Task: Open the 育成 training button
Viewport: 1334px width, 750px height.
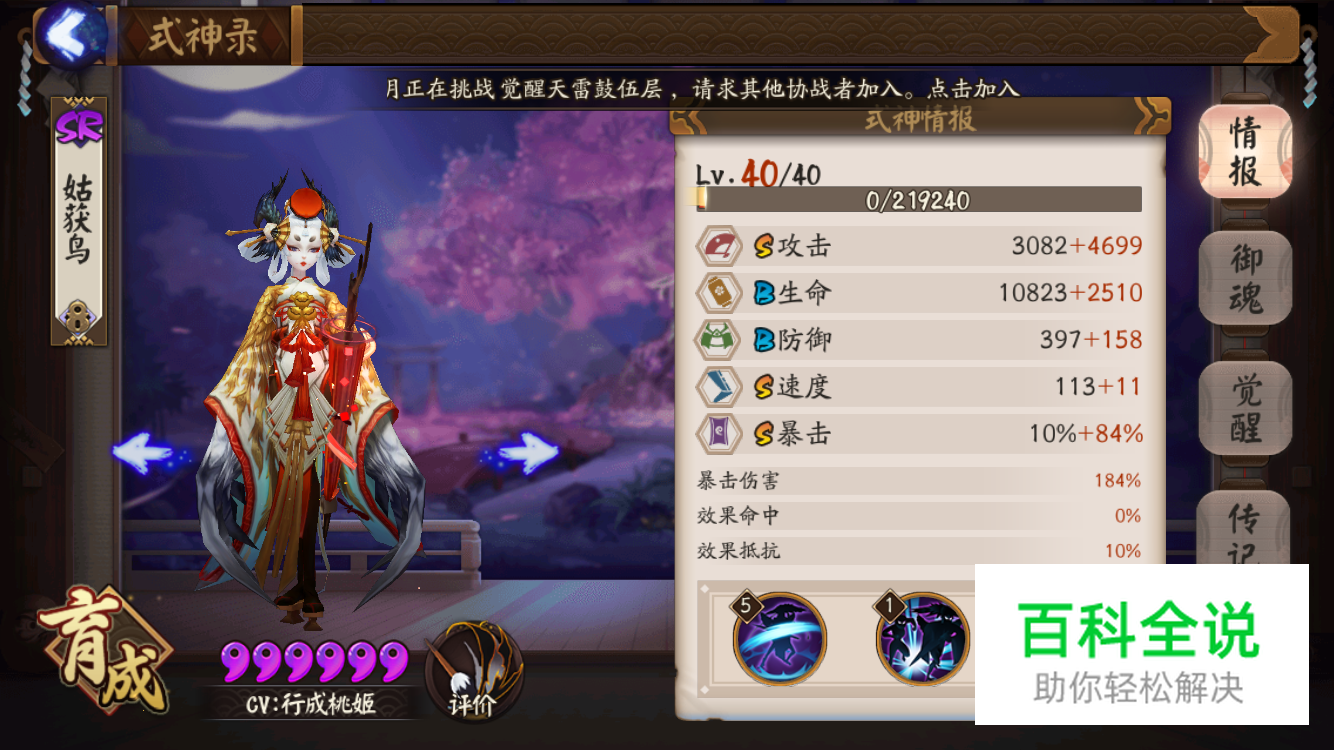Action: coord(100,655)
